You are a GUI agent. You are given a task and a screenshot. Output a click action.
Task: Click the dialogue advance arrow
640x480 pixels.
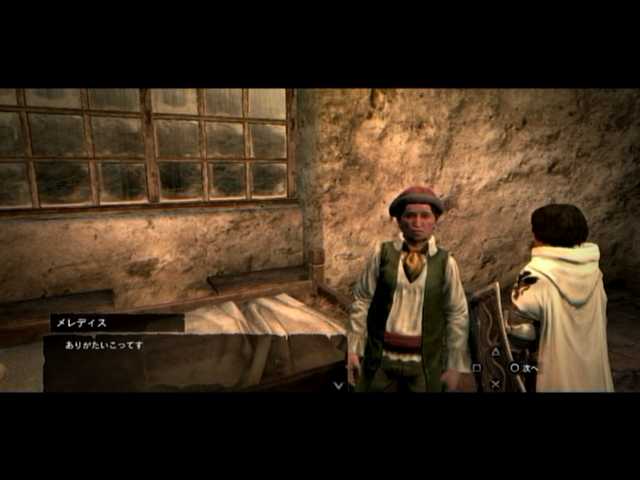point(338,384)
